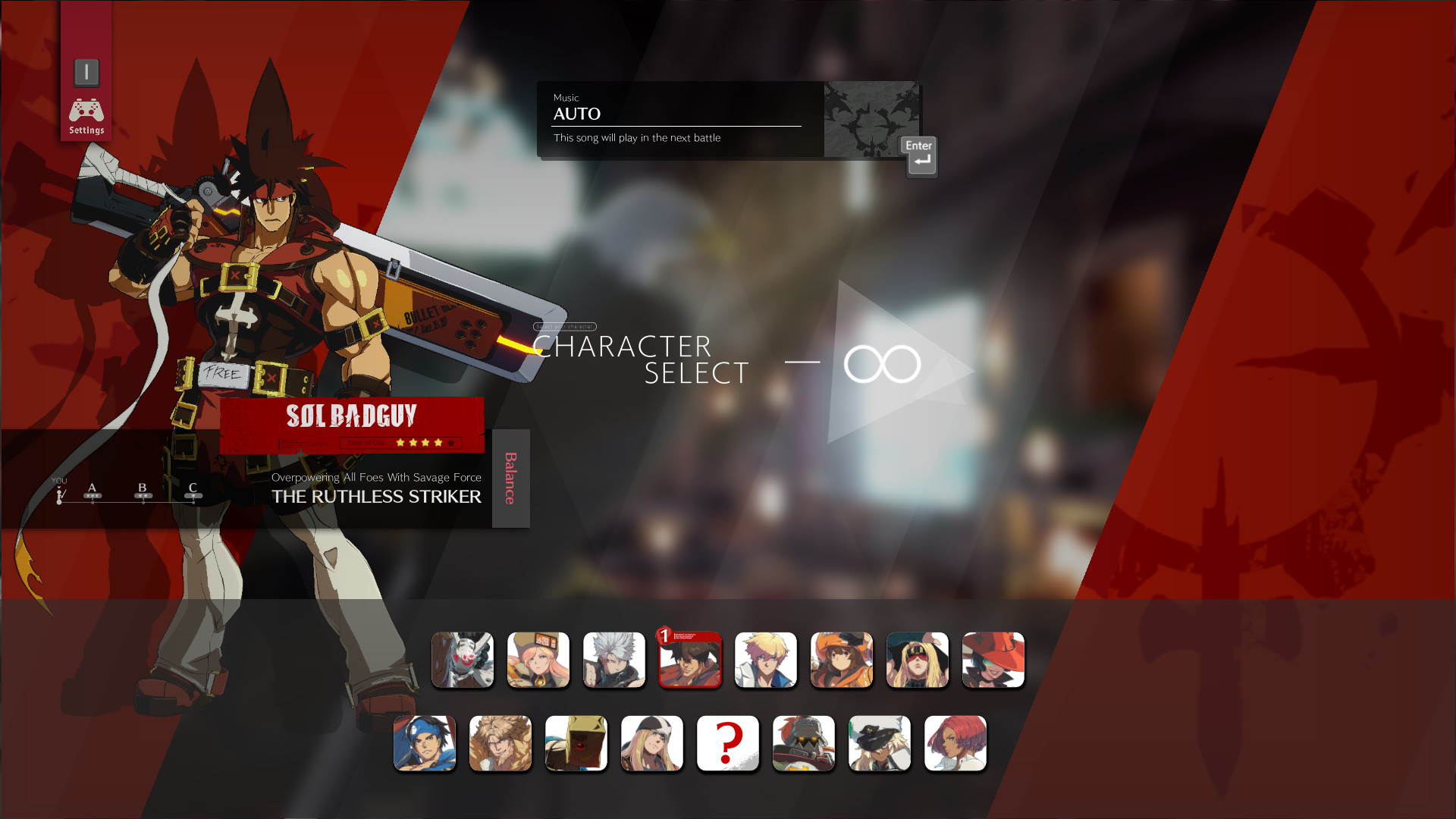
Task: Click the pause icon above Settings
Action: click(86, 72)
